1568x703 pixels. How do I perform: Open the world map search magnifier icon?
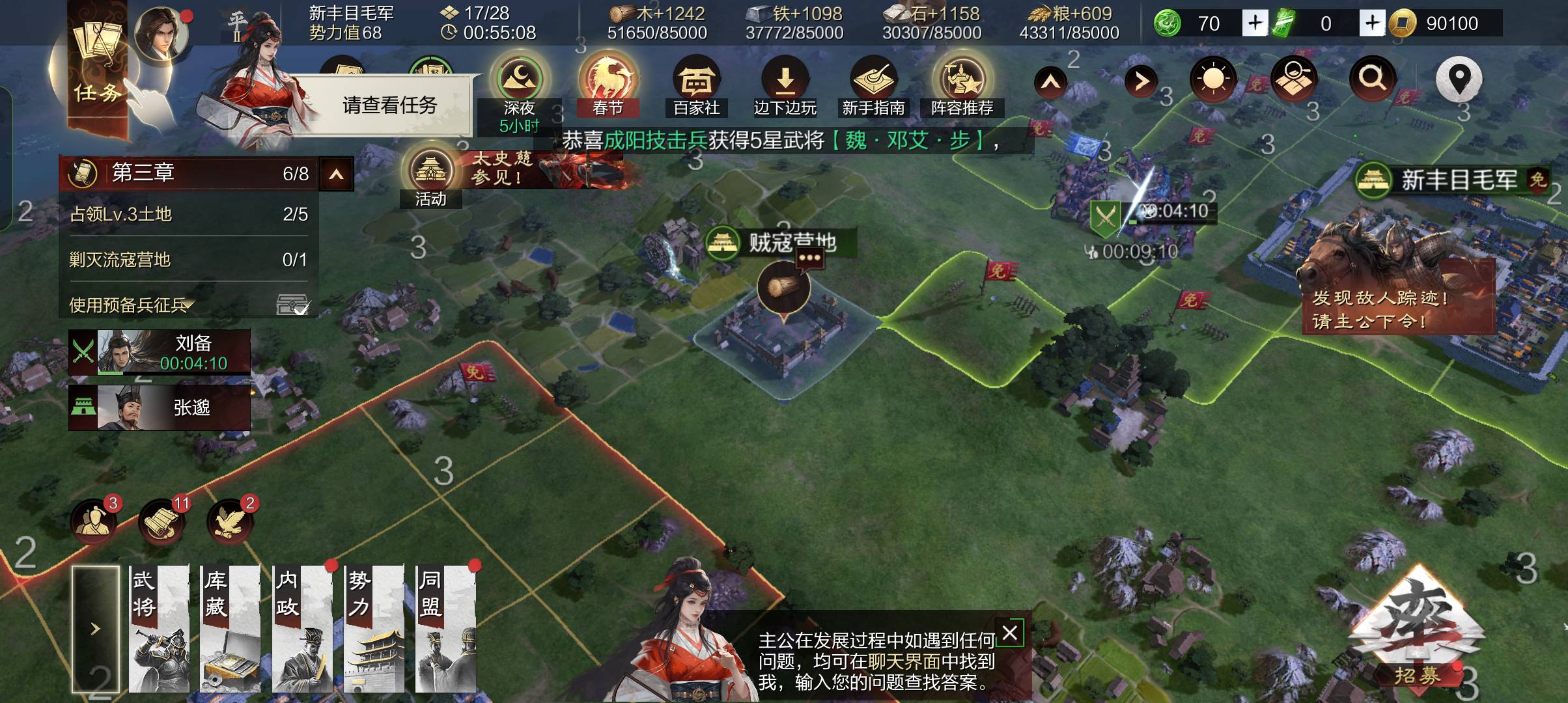pyautogui.click(x=1372, y=78)
